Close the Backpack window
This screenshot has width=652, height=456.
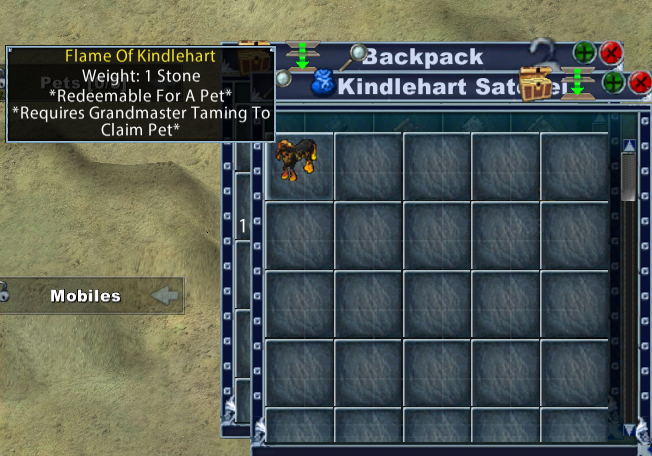[611, 52]
